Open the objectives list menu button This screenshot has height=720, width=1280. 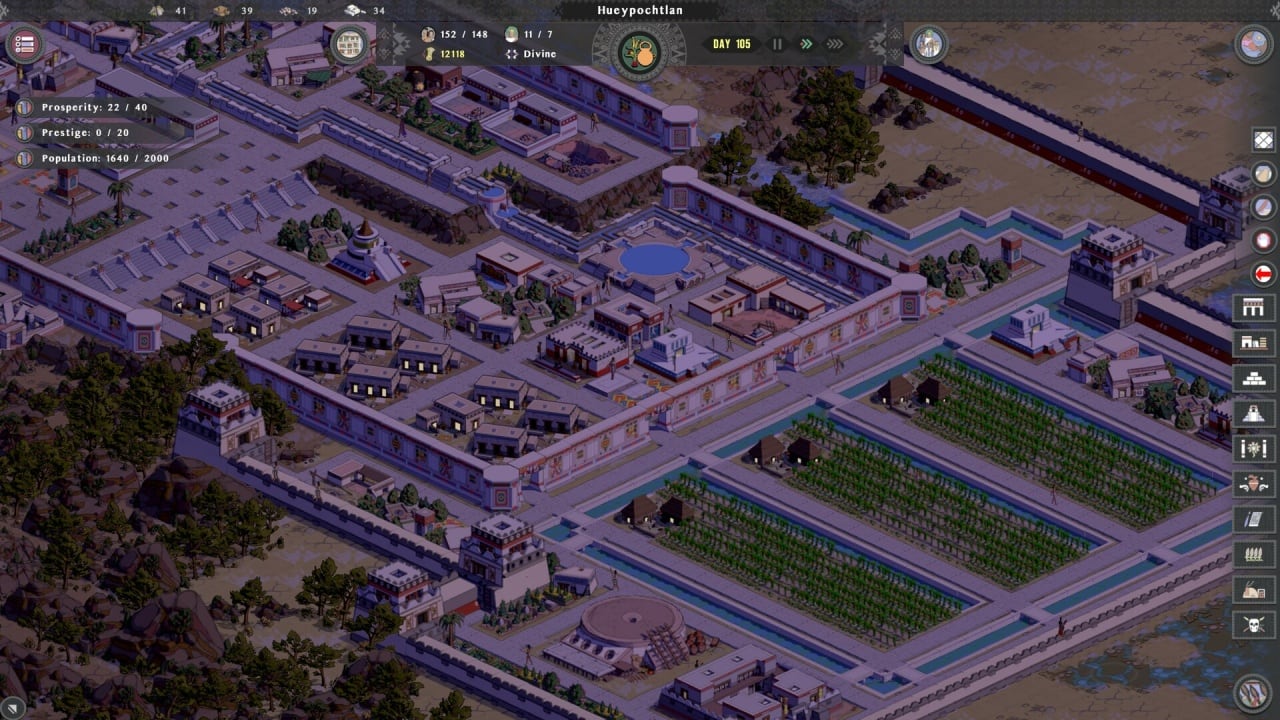25,45
